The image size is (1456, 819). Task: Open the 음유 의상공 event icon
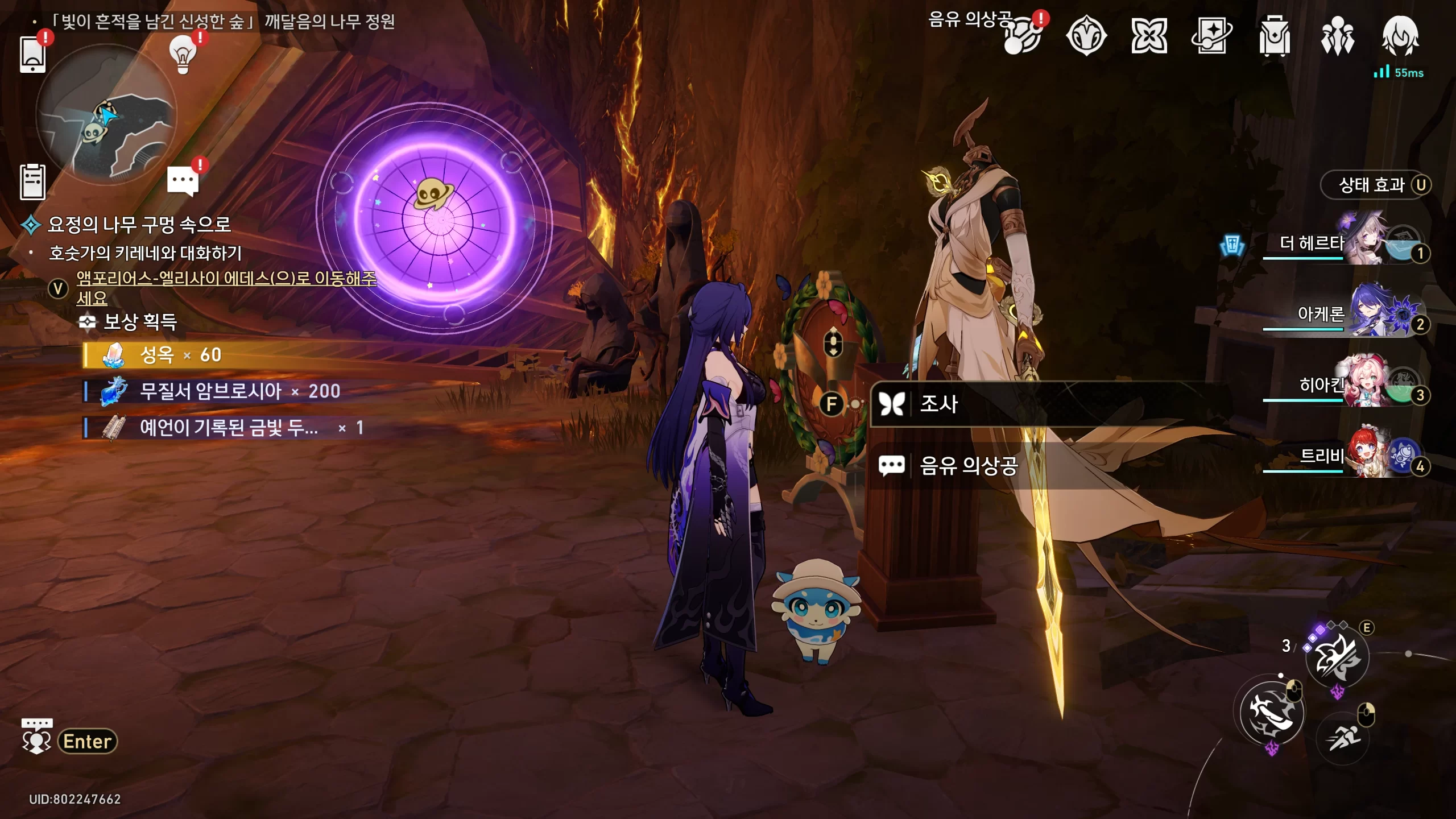pos(1022,36)
